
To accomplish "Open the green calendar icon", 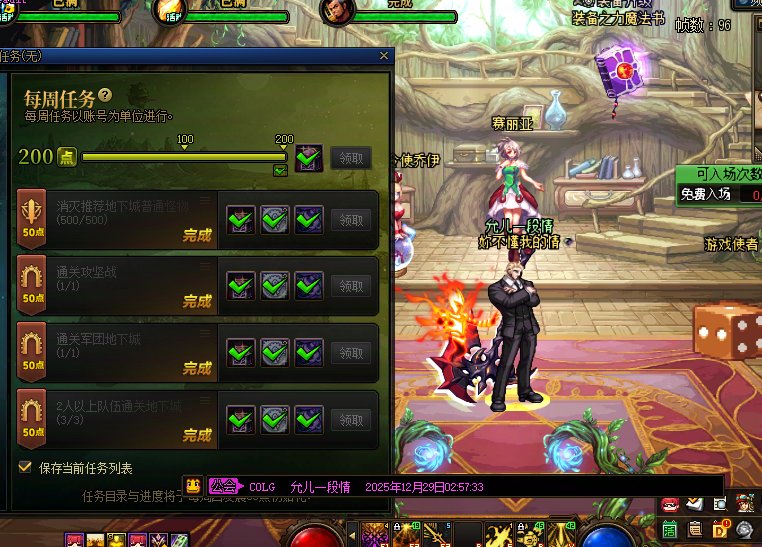I will [x=669, y=527].
